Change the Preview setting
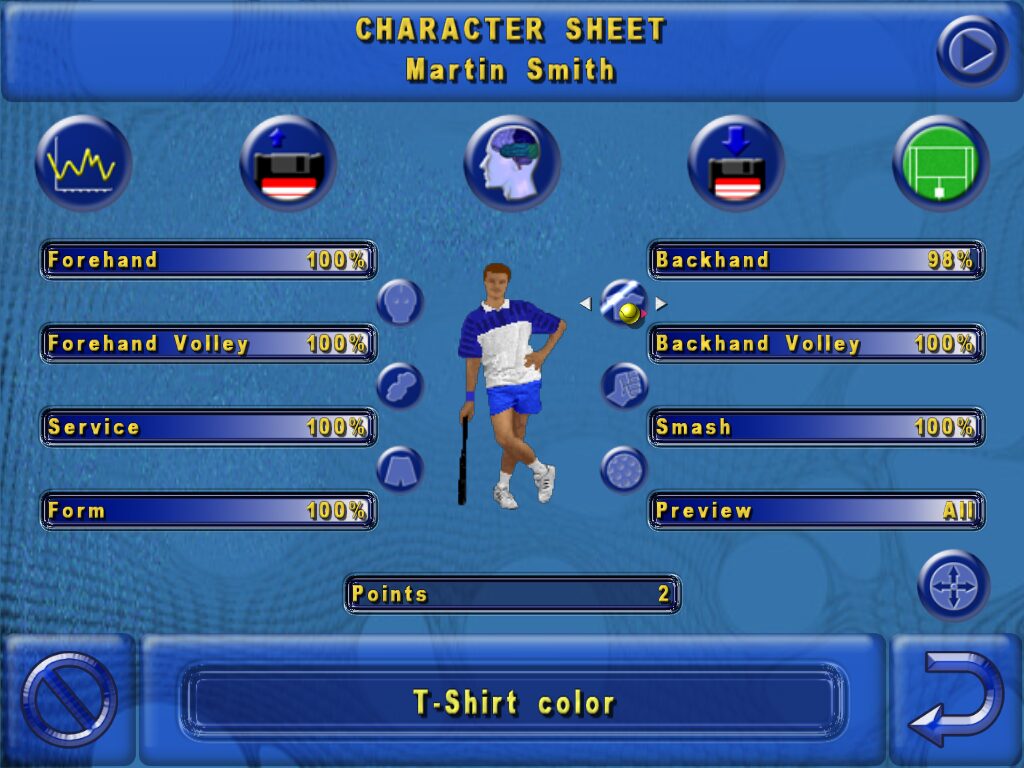Screen dimensions: 1024x768 816,511
